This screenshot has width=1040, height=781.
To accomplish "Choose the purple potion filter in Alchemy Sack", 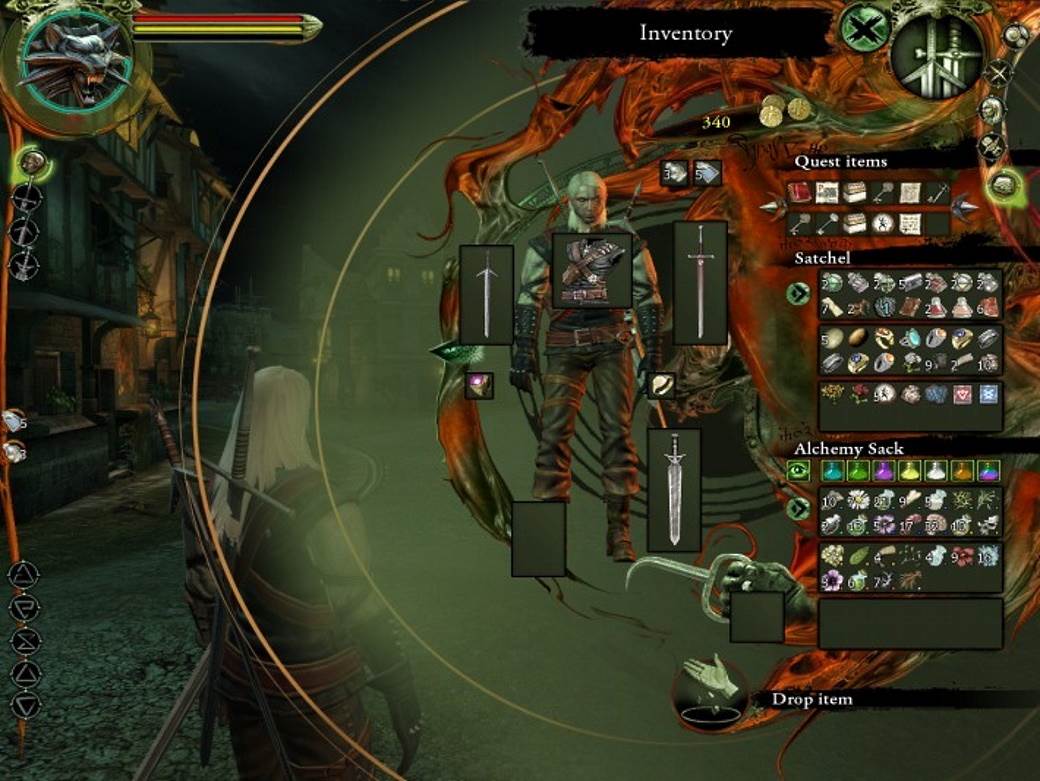I will pos(884,470).
